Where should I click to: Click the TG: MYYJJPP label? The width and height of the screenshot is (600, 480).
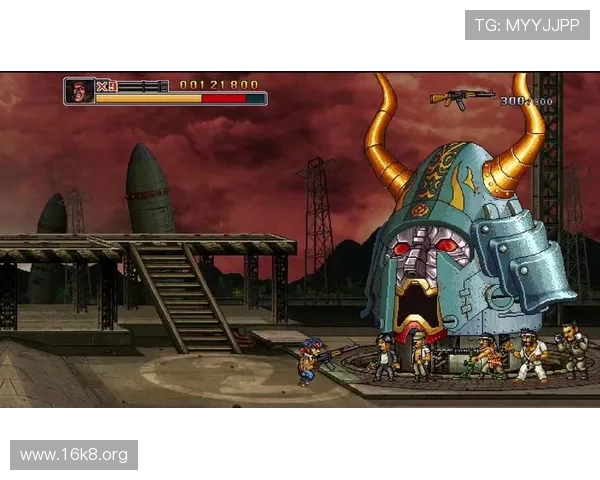(x=527, y=25)
